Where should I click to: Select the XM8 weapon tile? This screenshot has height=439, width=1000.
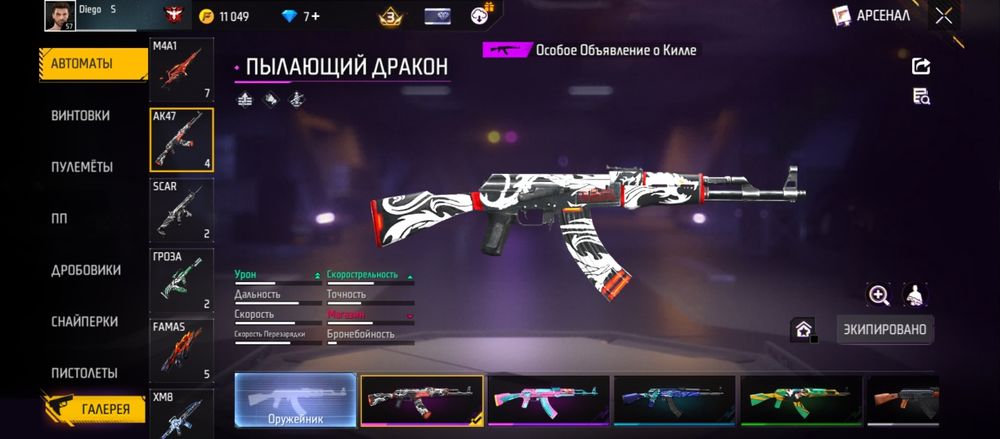tap(181, 414)
